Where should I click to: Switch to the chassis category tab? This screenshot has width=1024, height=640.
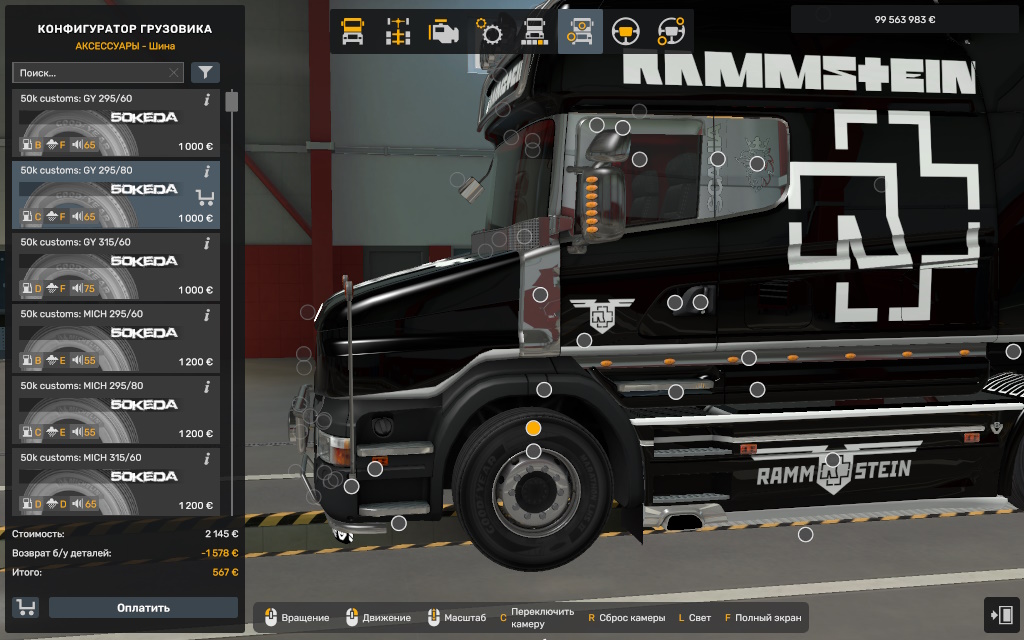pos(399,32)
